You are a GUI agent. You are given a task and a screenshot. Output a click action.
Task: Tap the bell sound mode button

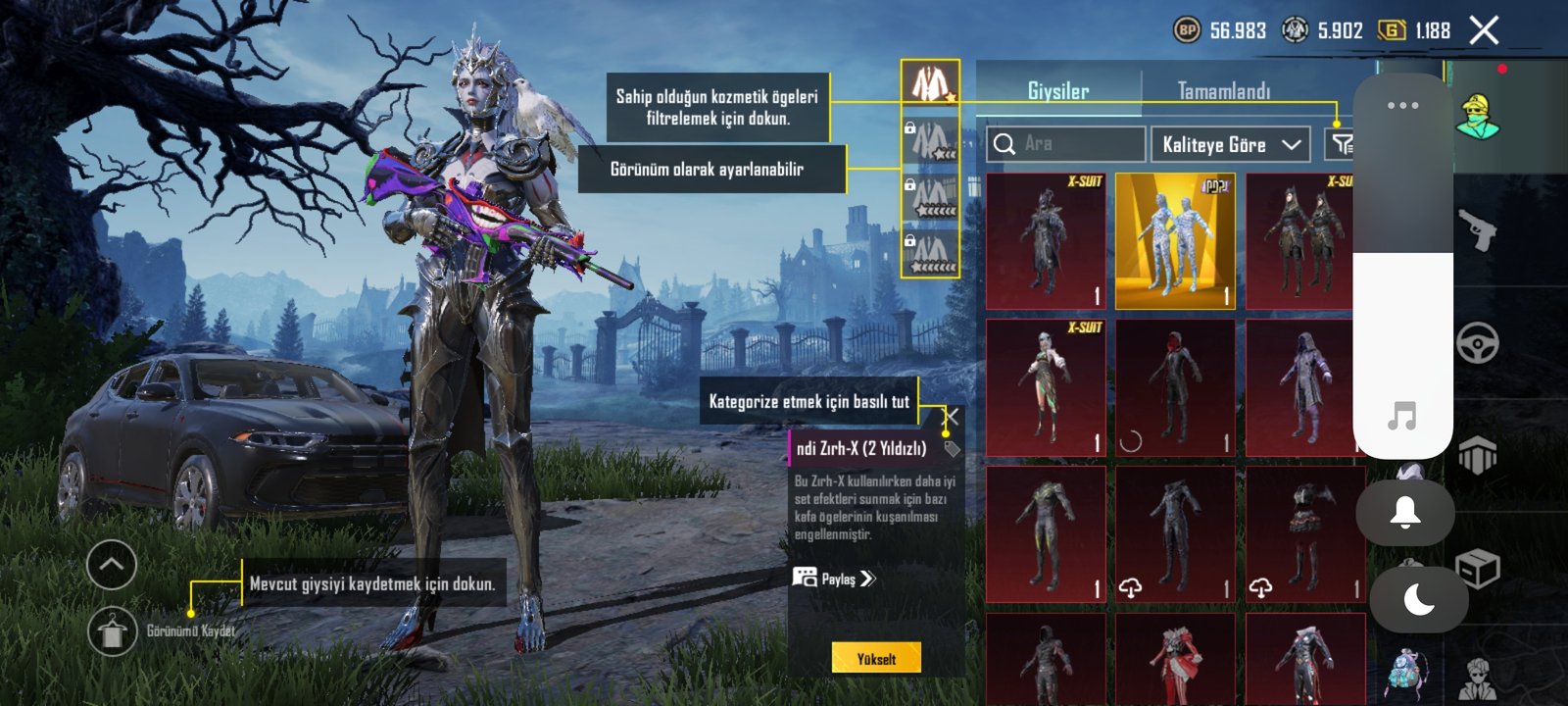coord(1404,512)
